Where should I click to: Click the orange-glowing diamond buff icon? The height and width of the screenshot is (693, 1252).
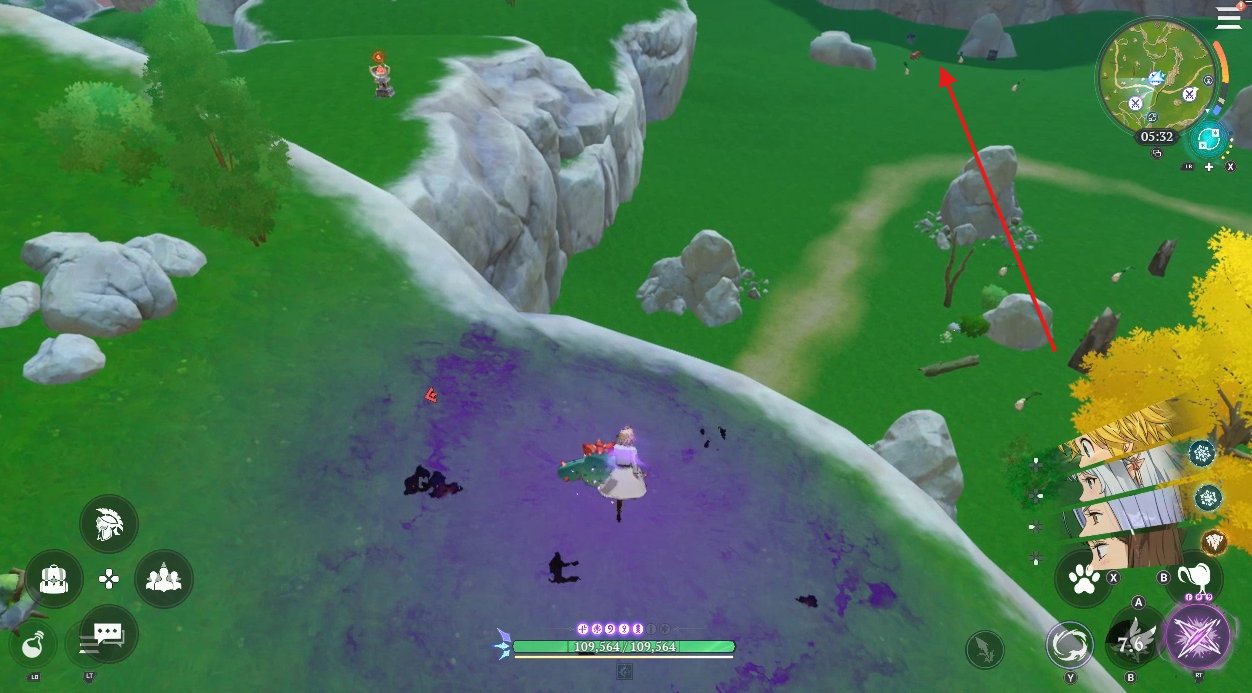click(1214, 542)
